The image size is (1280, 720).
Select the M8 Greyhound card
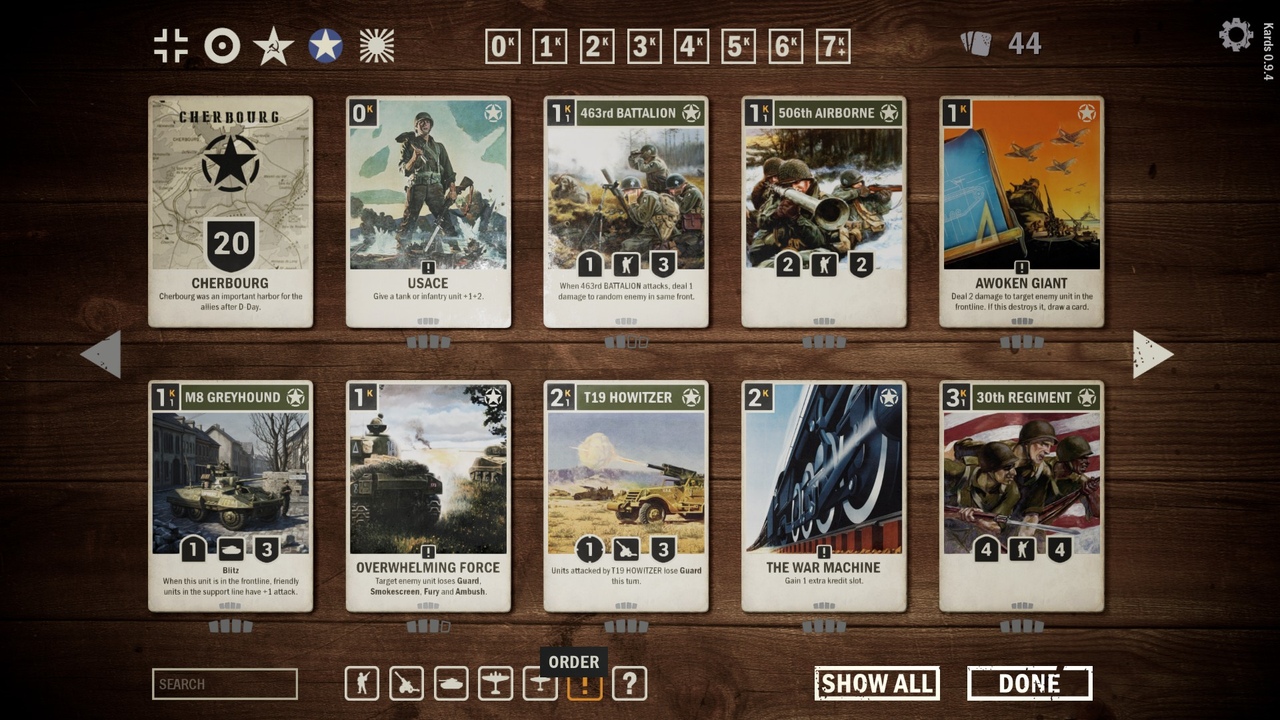point(230,496)
